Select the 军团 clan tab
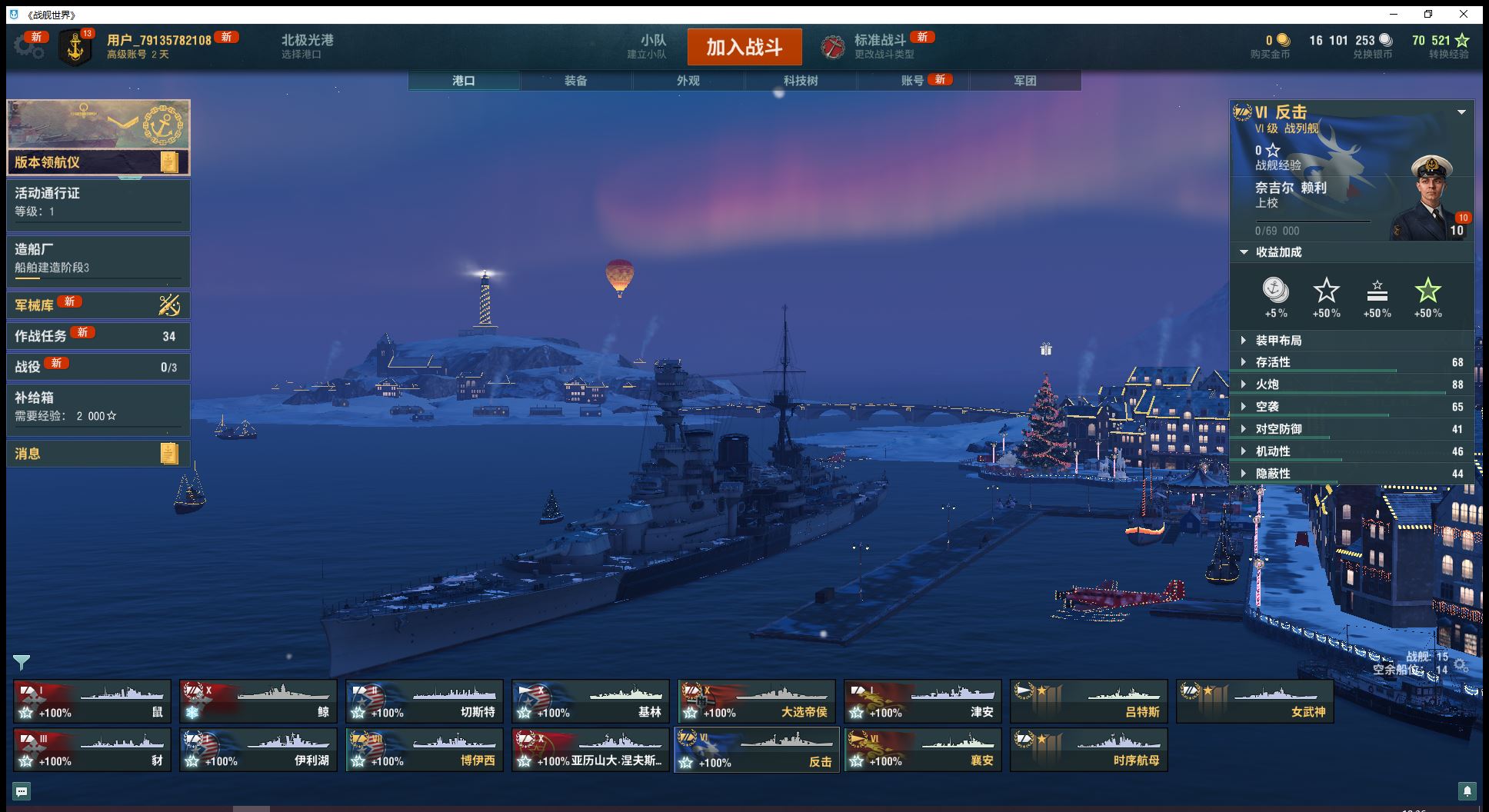This screenshot has width=1489, height=812. click(x=1024, y=81)
